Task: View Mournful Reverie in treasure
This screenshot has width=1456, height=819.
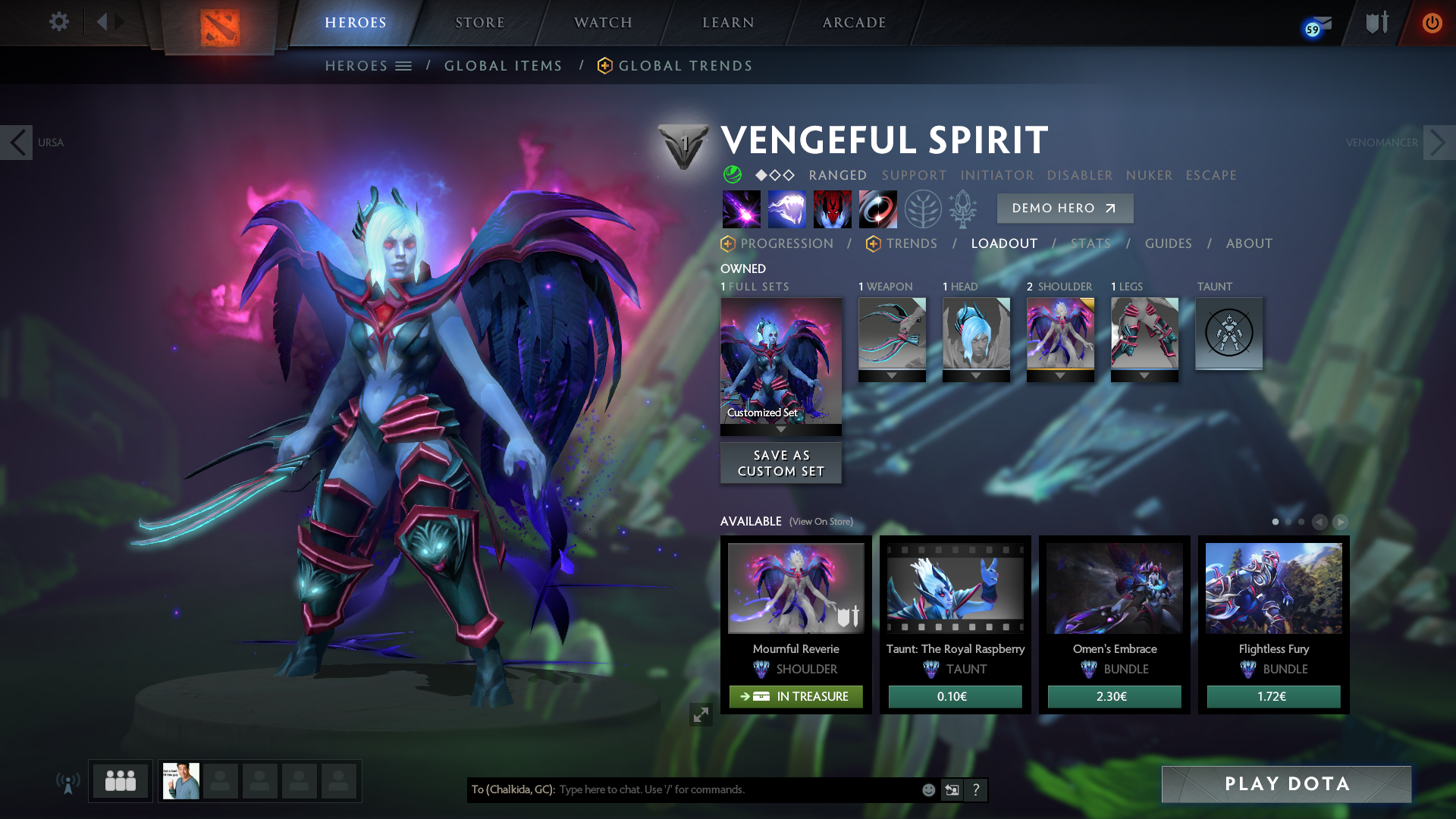Action: pyautogui.click(x=795, y=697)
